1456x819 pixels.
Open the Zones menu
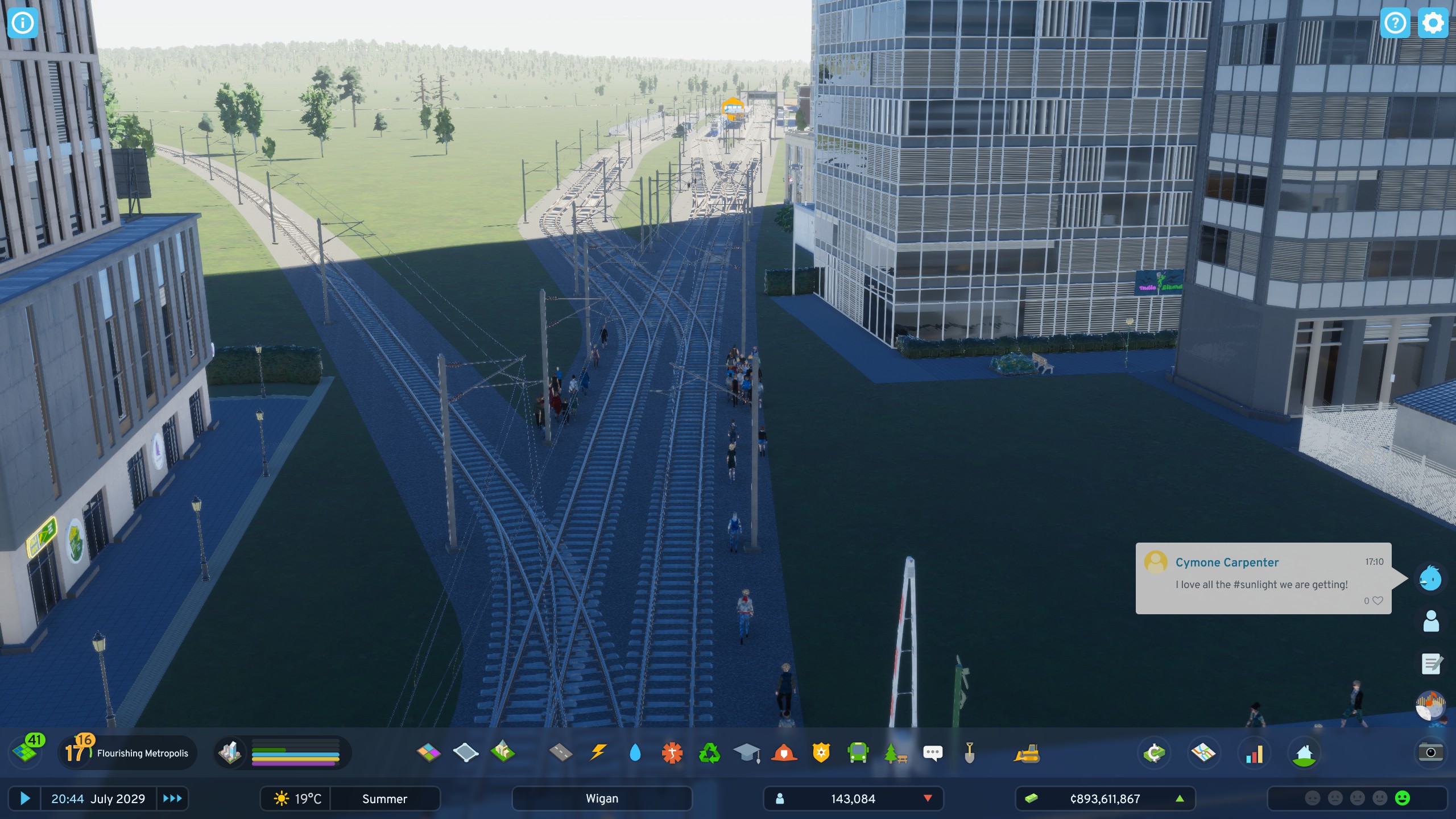click(x=430, y=753)
